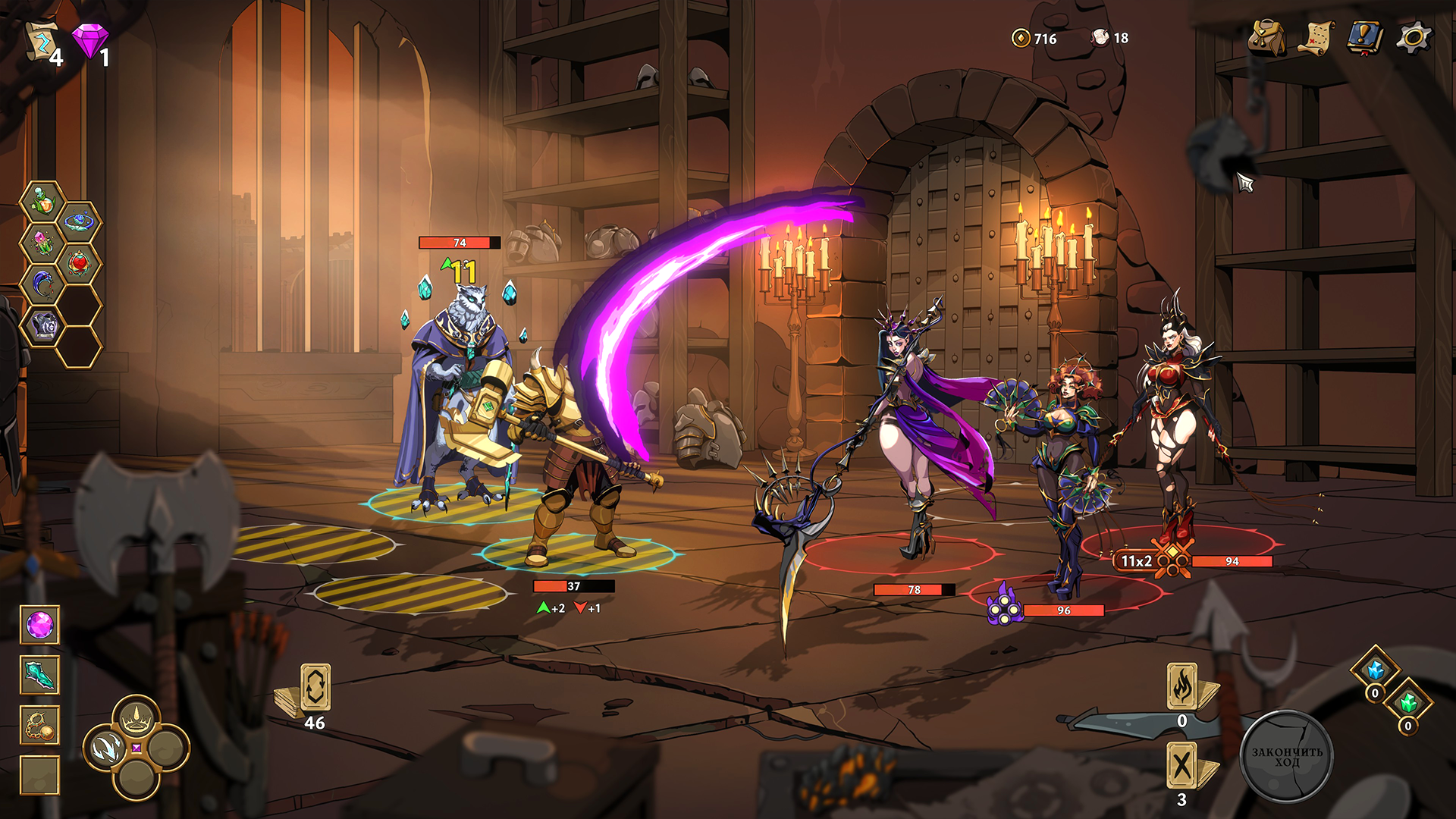Image resolution: width=1456 pixels, height=819 pixels.
Task: Select the teal crystal shard item slot
Action: 39,675
